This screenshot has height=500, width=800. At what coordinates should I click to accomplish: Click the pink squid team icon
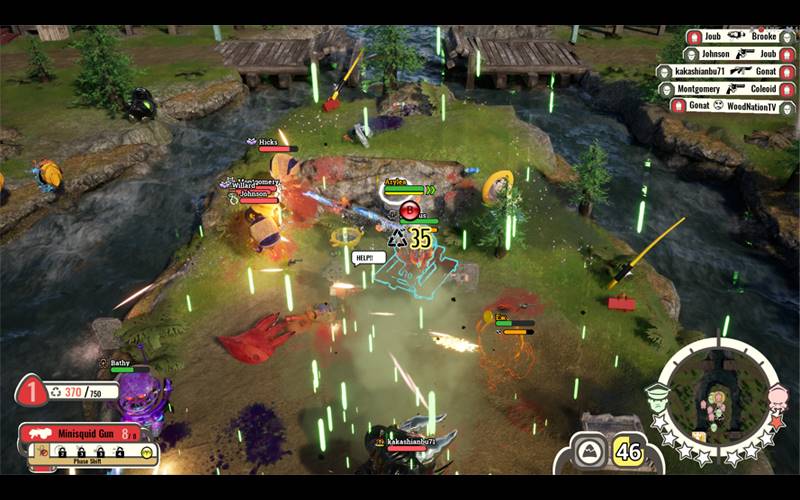pyautogui.click(x=778, y=395)
